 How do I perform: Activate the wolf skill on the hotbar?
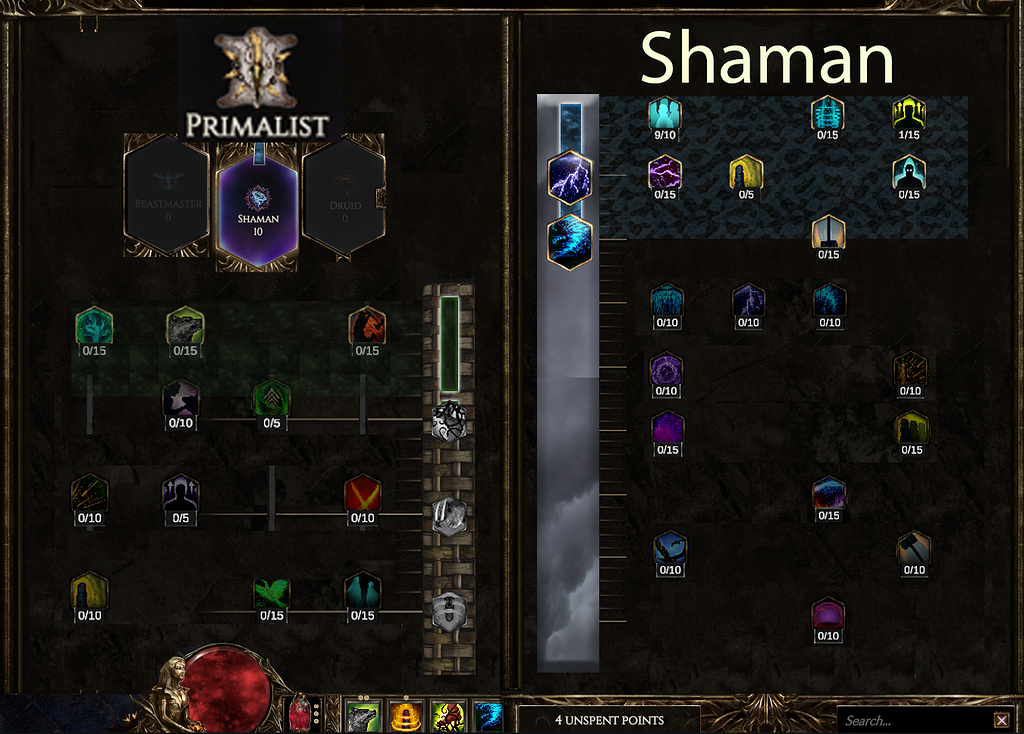point(361,717)
